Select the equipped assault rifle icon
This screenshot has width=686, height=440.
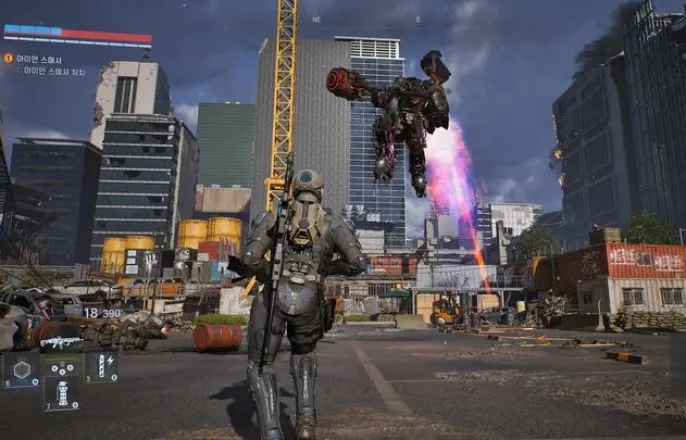60,343
